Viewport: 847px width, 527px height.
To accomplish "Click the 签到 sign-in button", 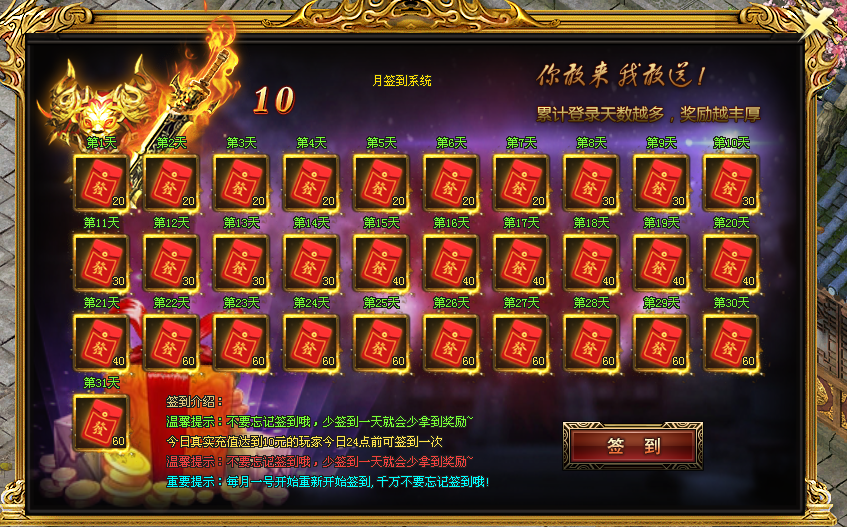I will pyautogui.click(x=633, y=446).
